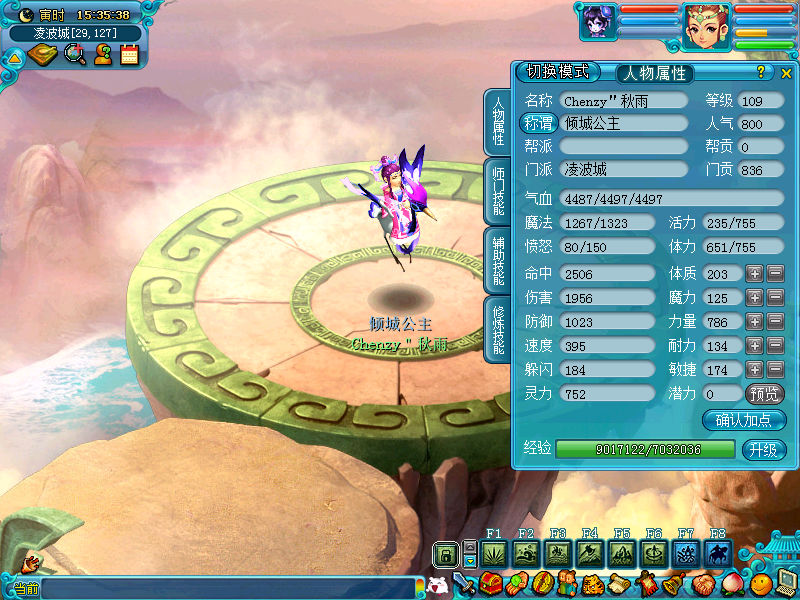Confirm point allocation with 确认加点
Screen dimensions: 800x600
743,420
